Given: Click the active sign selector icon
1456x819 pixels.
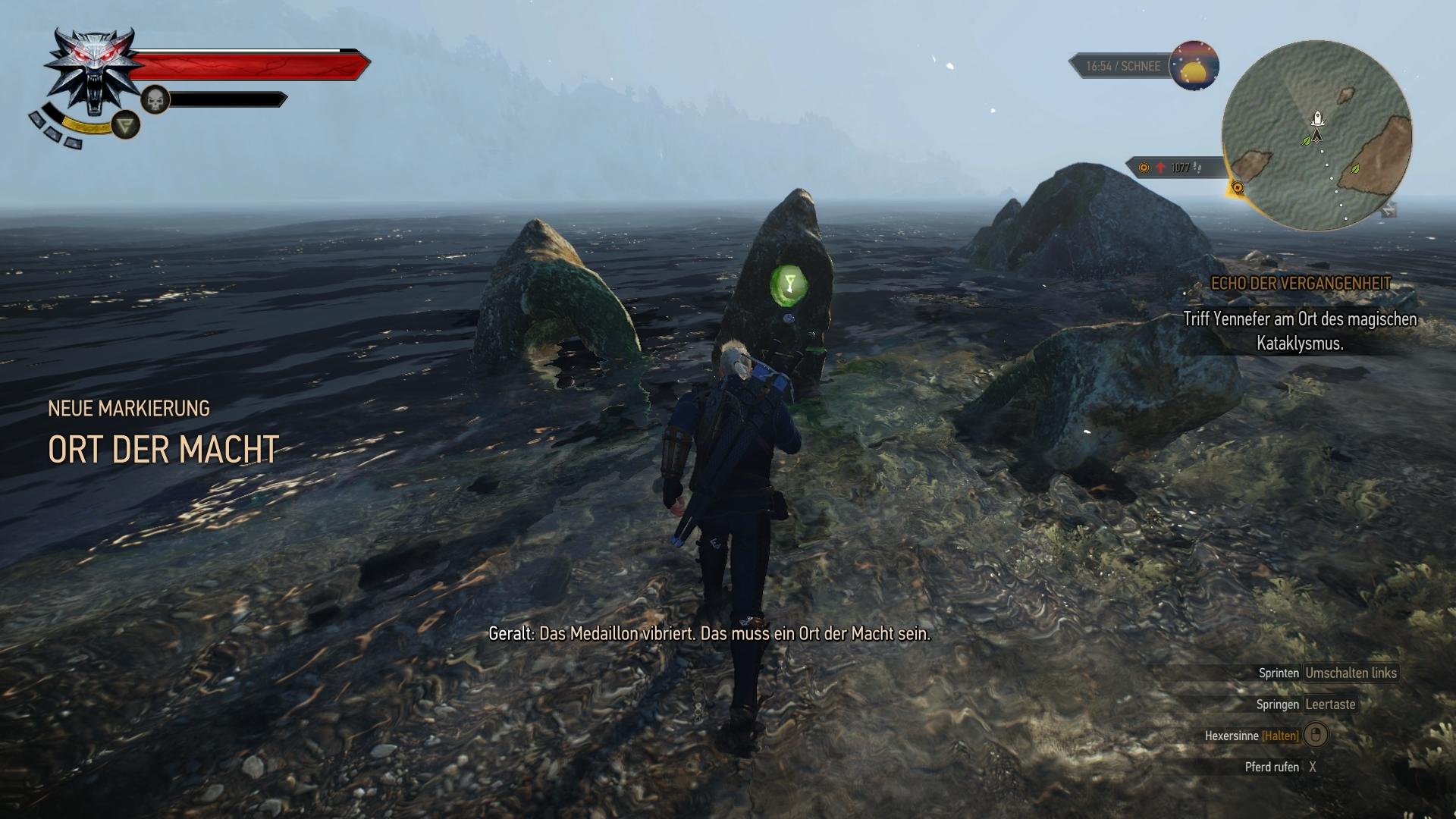Looking at the screenshot, I should pyautogui.click(x=126, y=124).
